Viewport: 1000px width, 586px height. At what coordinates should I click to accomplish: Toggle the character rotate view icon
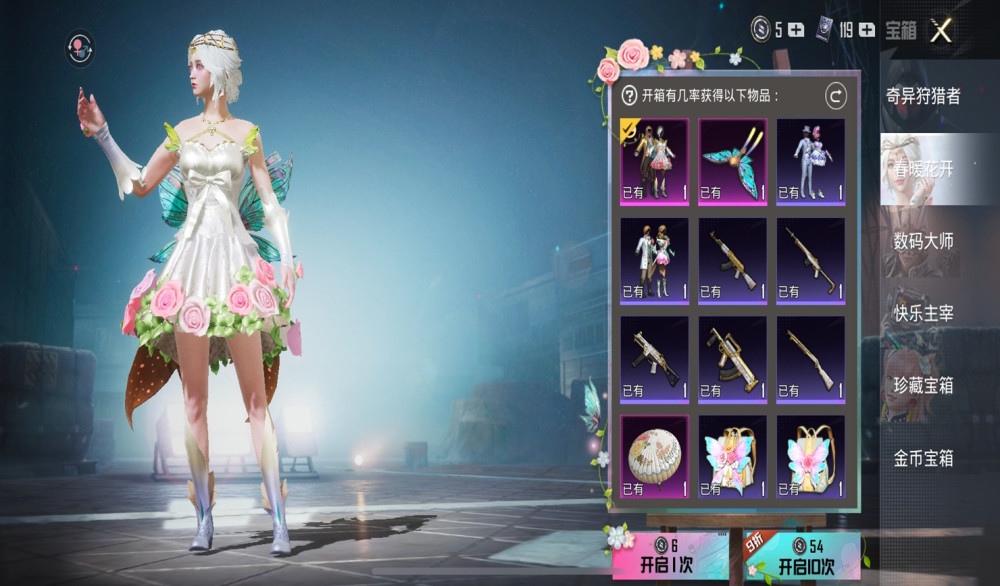click(80, 46)
